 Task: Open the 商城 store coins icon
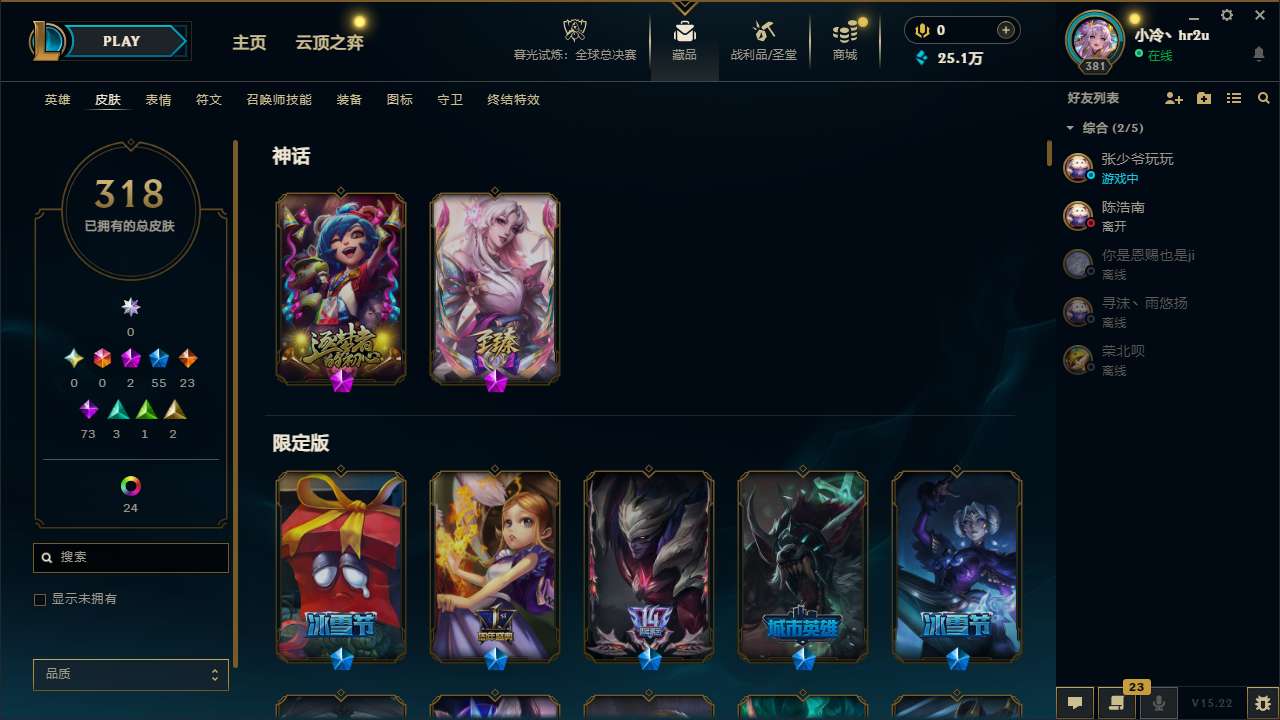click(x=843, y=30)
